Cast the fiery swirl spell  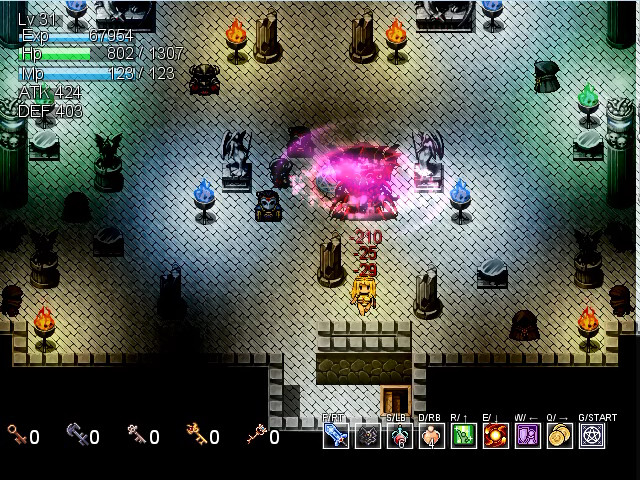coord(495,436)
